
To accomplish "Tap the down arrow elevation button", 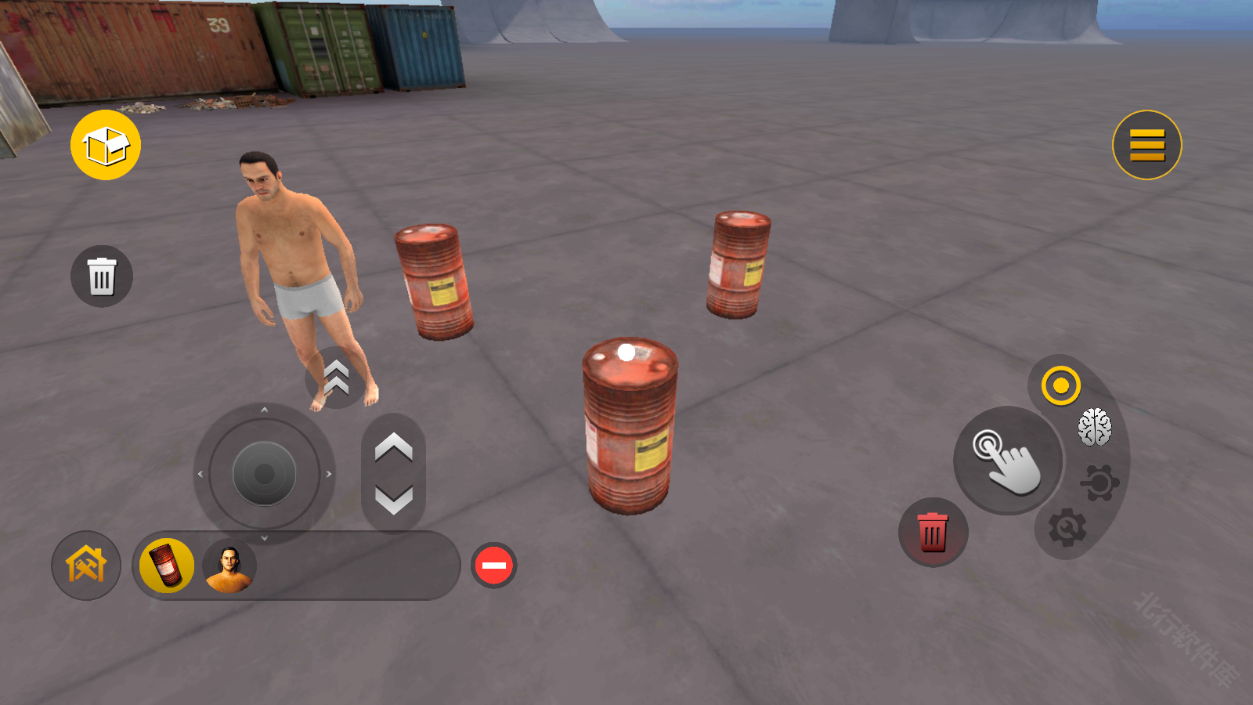I will click(393, 498).
